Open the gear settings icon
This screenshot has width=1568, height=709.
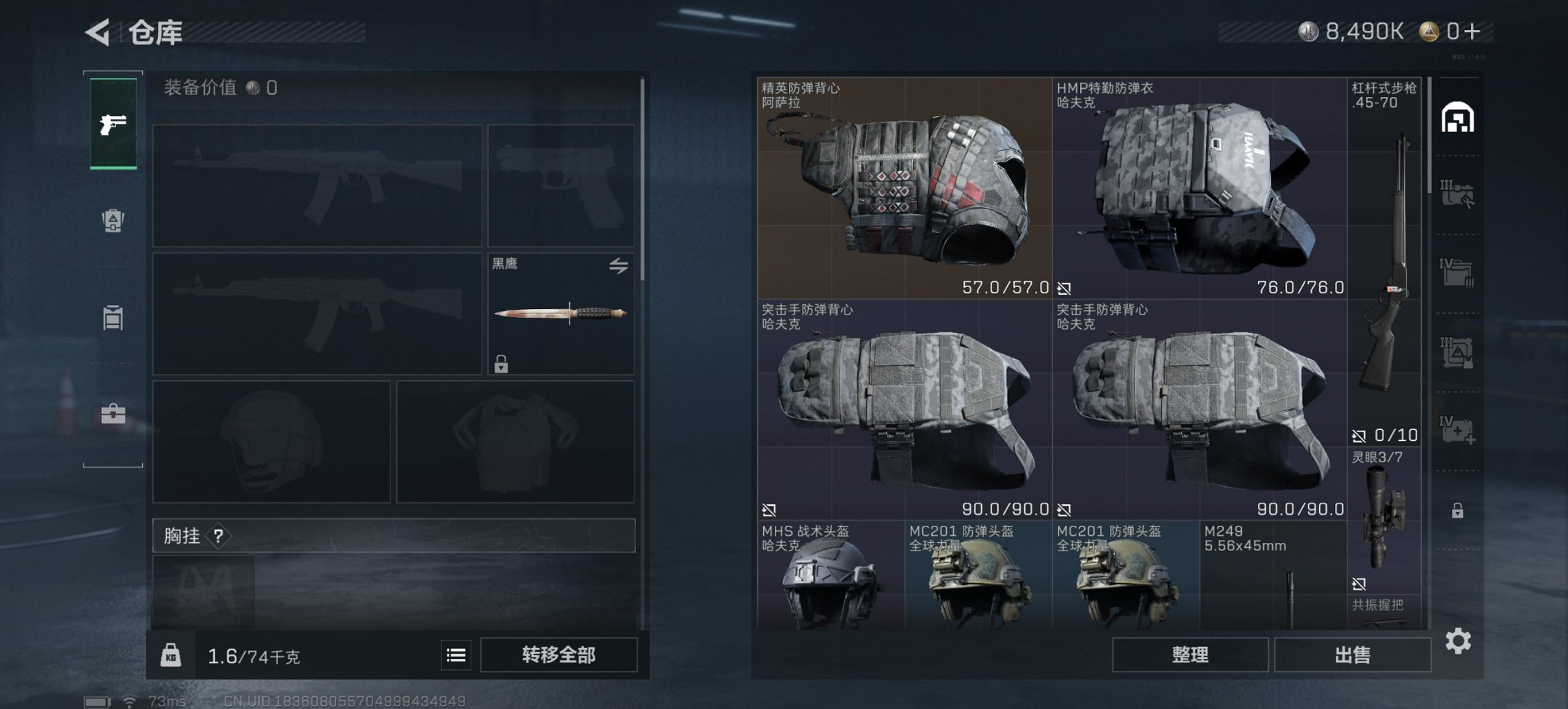point(1458,641)
